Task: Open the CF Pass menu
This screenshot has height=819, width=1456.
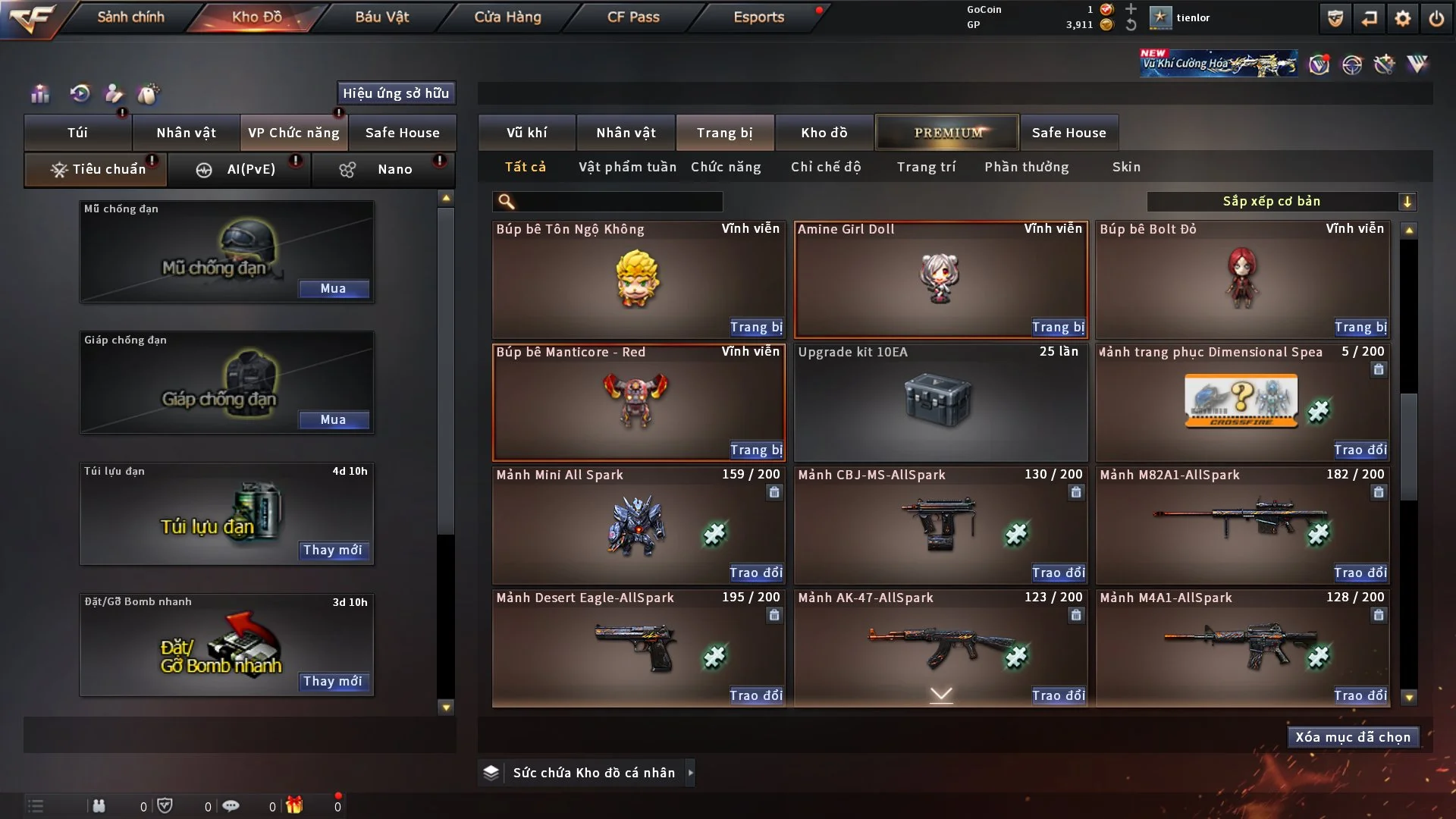Action: 633,17
